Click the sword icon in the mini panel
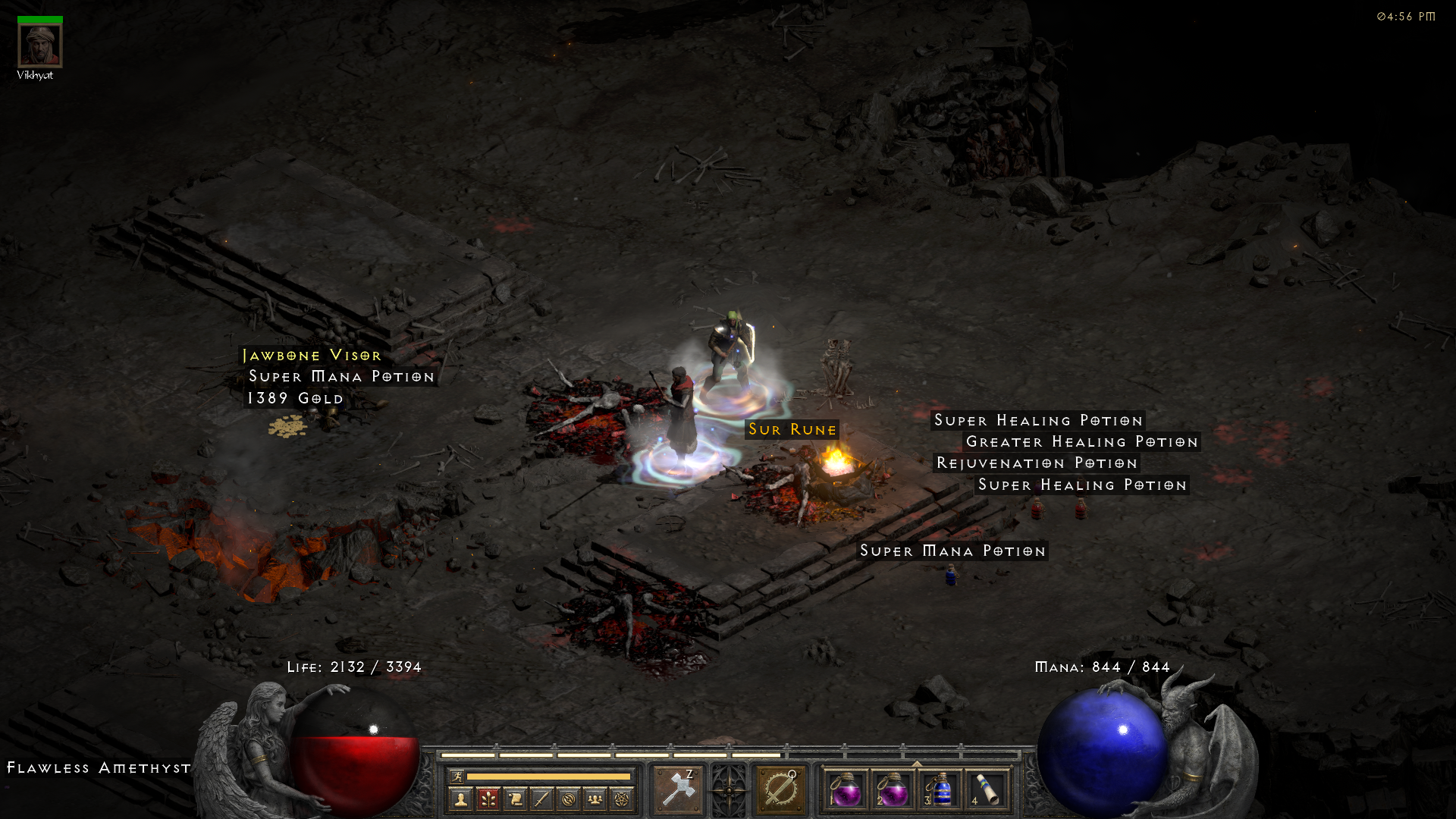Screen dimensions: 1456x819 click(541, 799)
